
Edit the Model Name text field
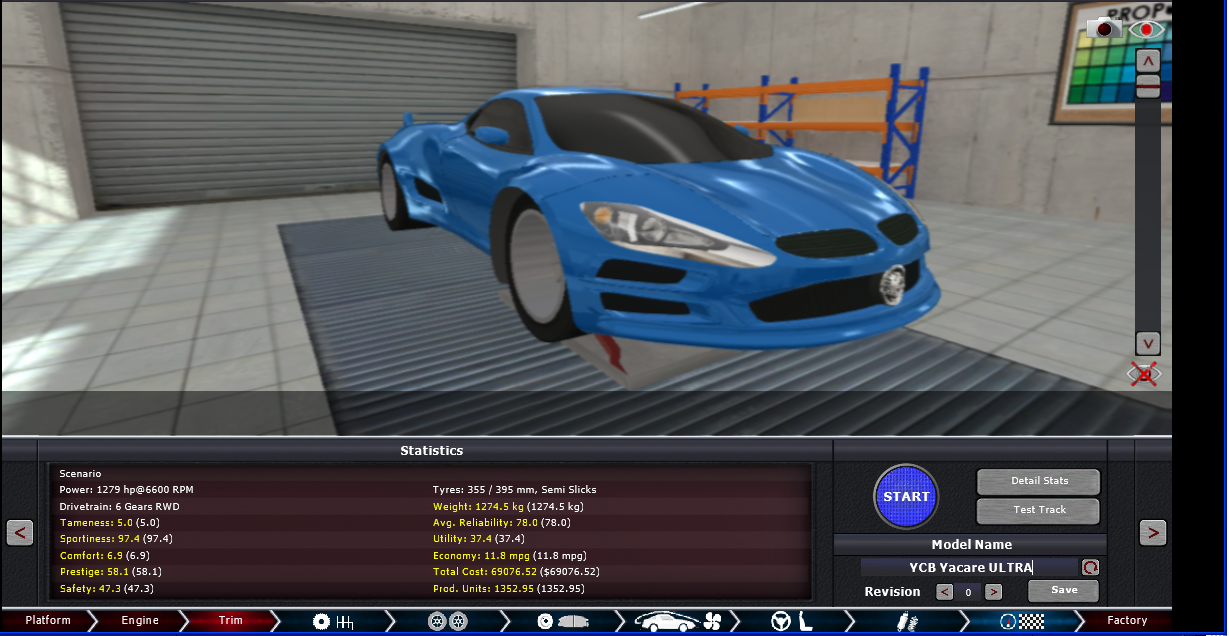(x=969, y=567)
